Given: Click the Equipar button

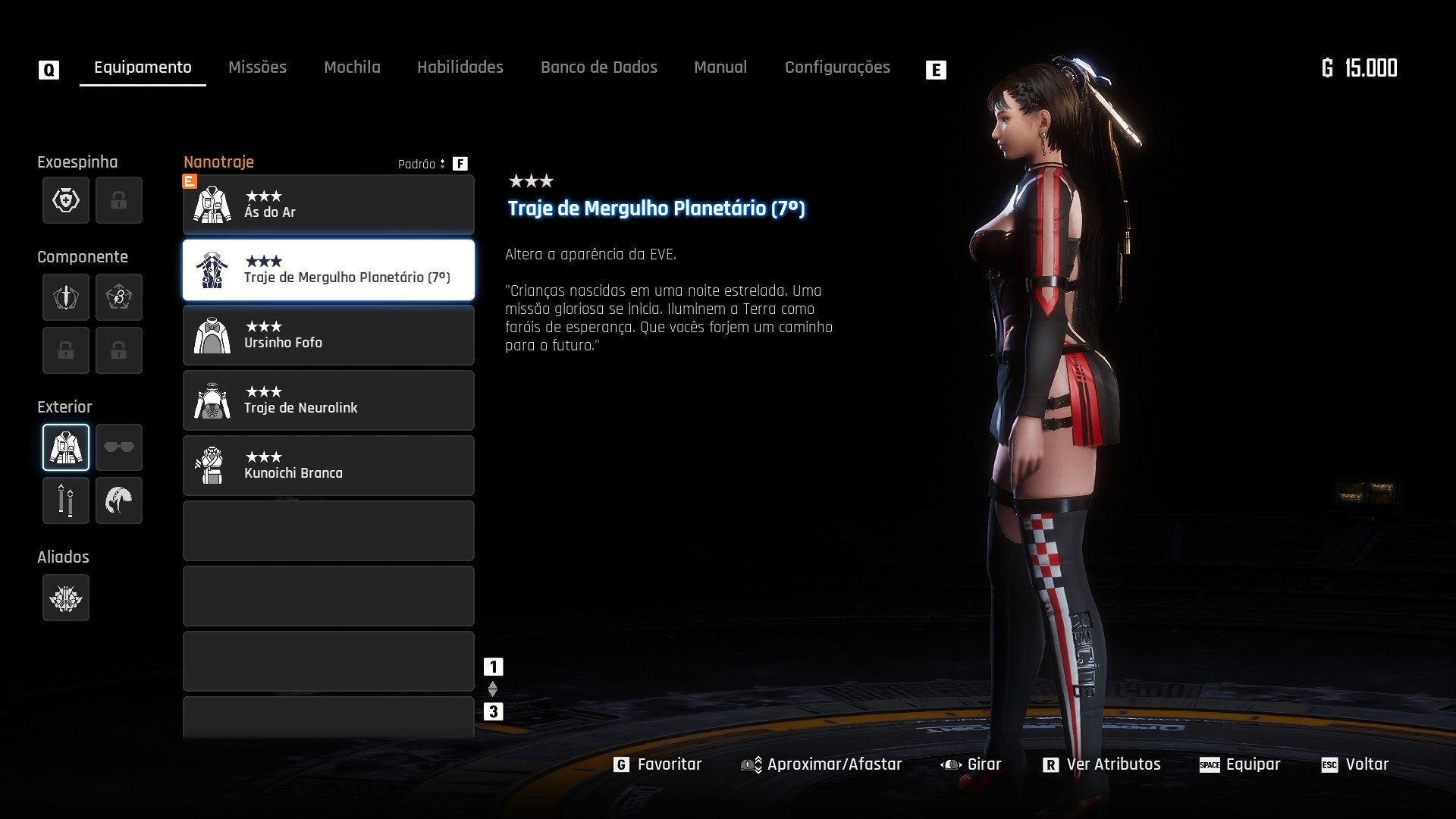Looking at the screenshot, I should [x=1240, y=764].
